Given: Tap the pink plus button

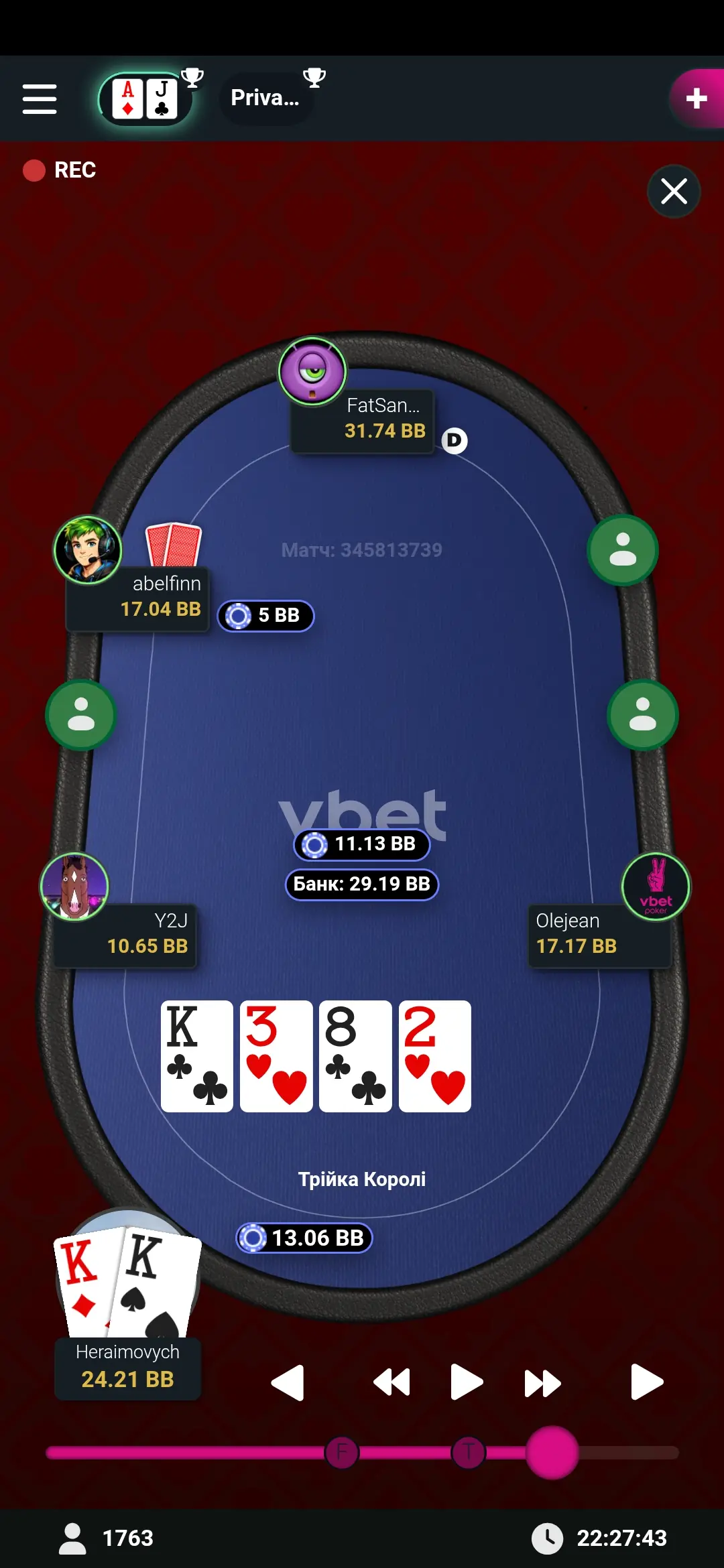Looking at the screenshot, I should tap(697, 99).
